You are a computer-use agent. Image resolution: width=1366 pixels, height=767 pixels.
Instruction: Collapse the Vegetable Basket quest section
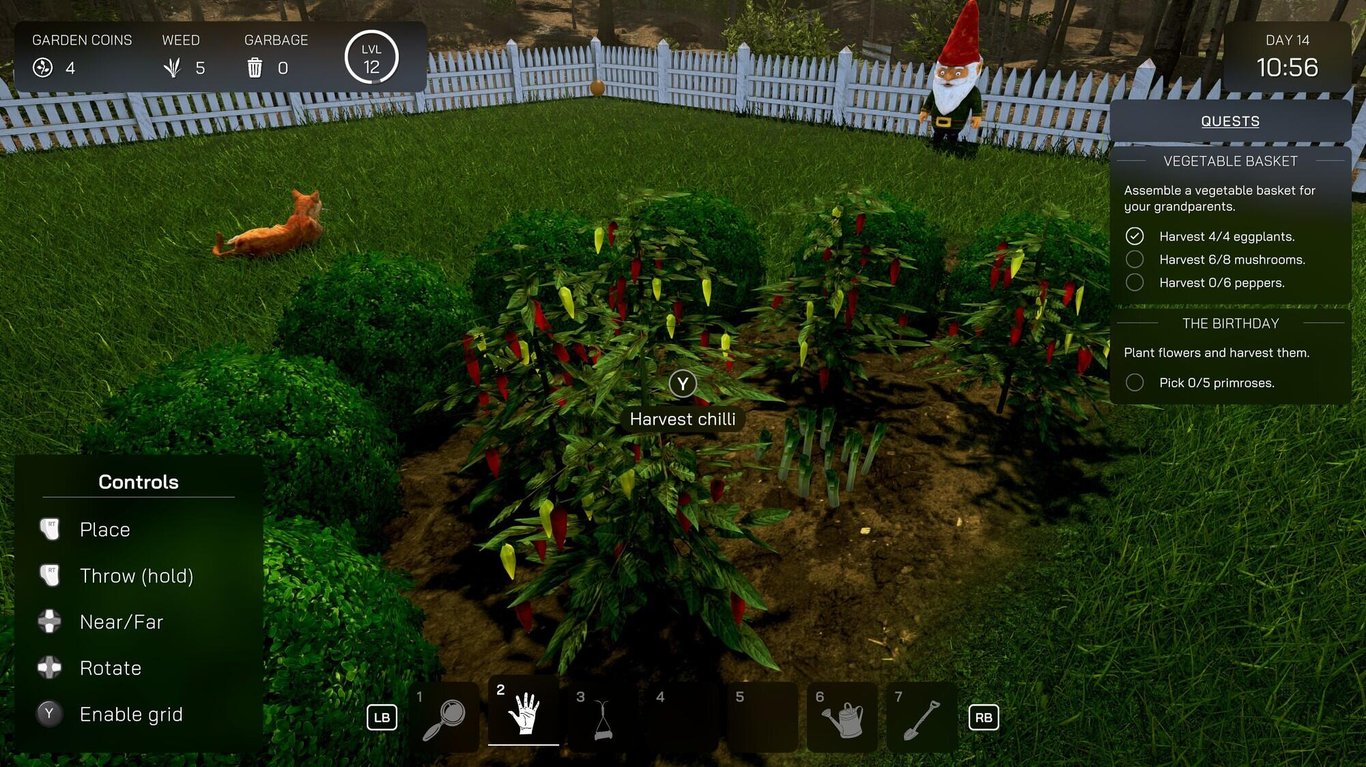[x=1230, y=160]
